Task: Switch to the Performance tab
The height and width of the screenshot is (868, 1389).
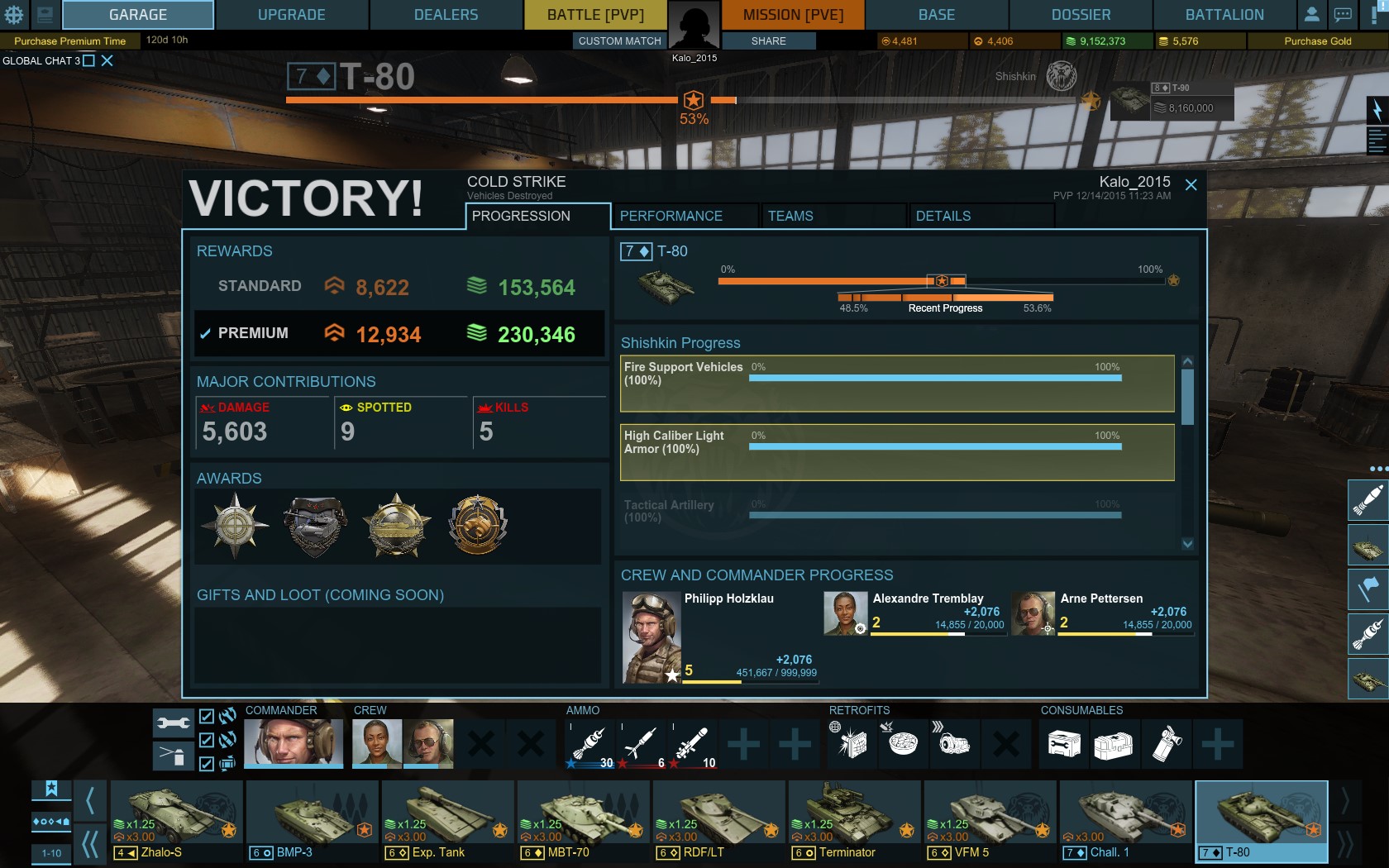Action: pyautogui.click(x=671, y=216)
